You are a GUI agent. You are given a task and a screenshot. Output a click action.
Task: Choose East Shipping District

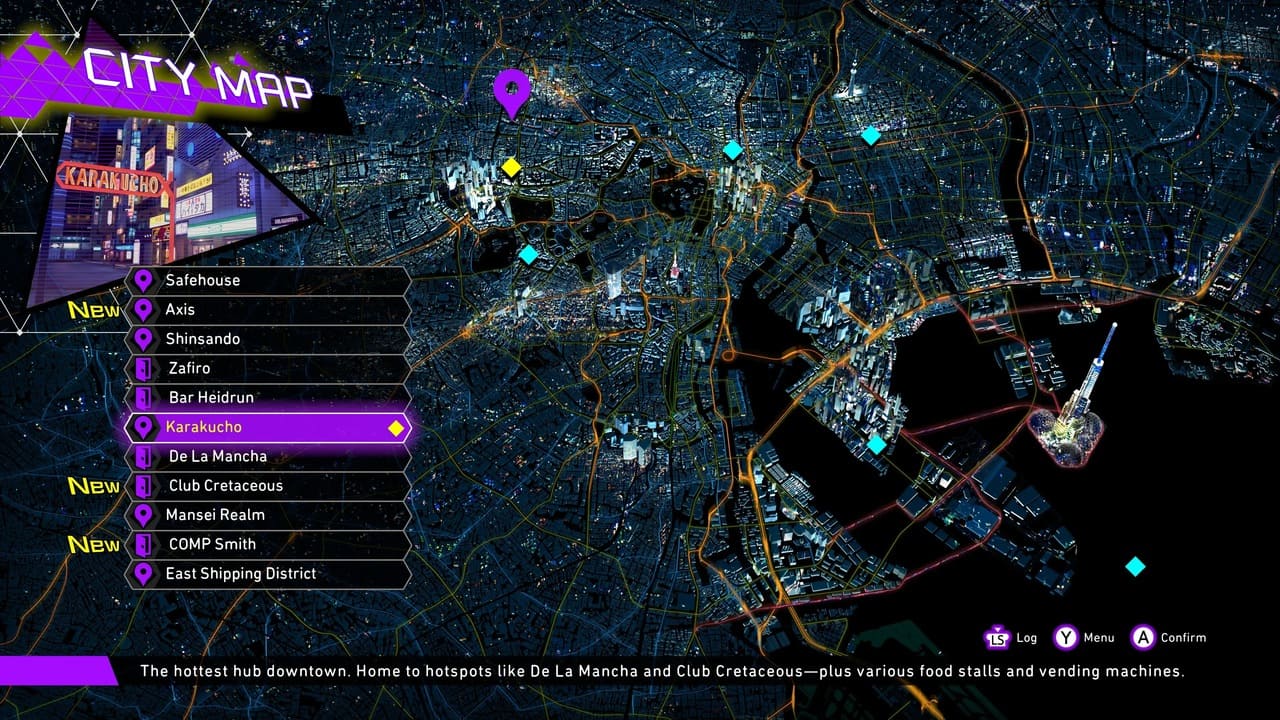266,573
